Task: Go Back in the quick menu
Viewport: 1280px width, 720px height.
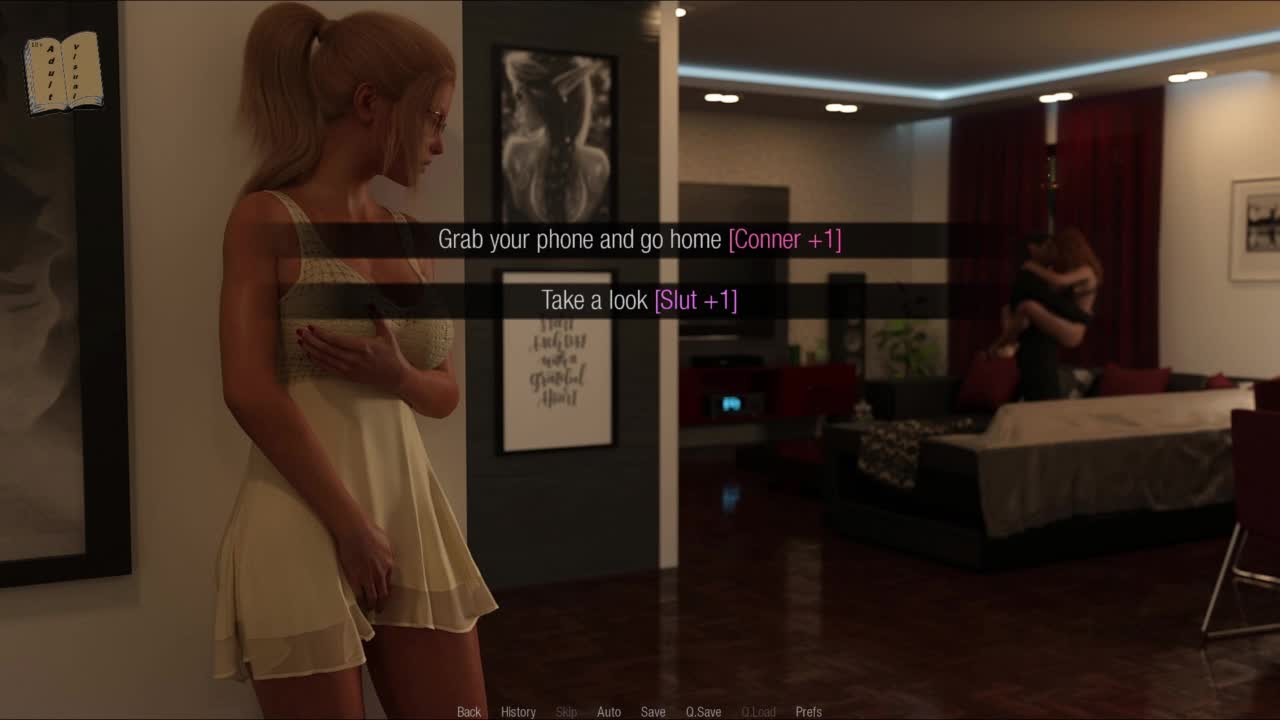Action: (x=469, y=712)
